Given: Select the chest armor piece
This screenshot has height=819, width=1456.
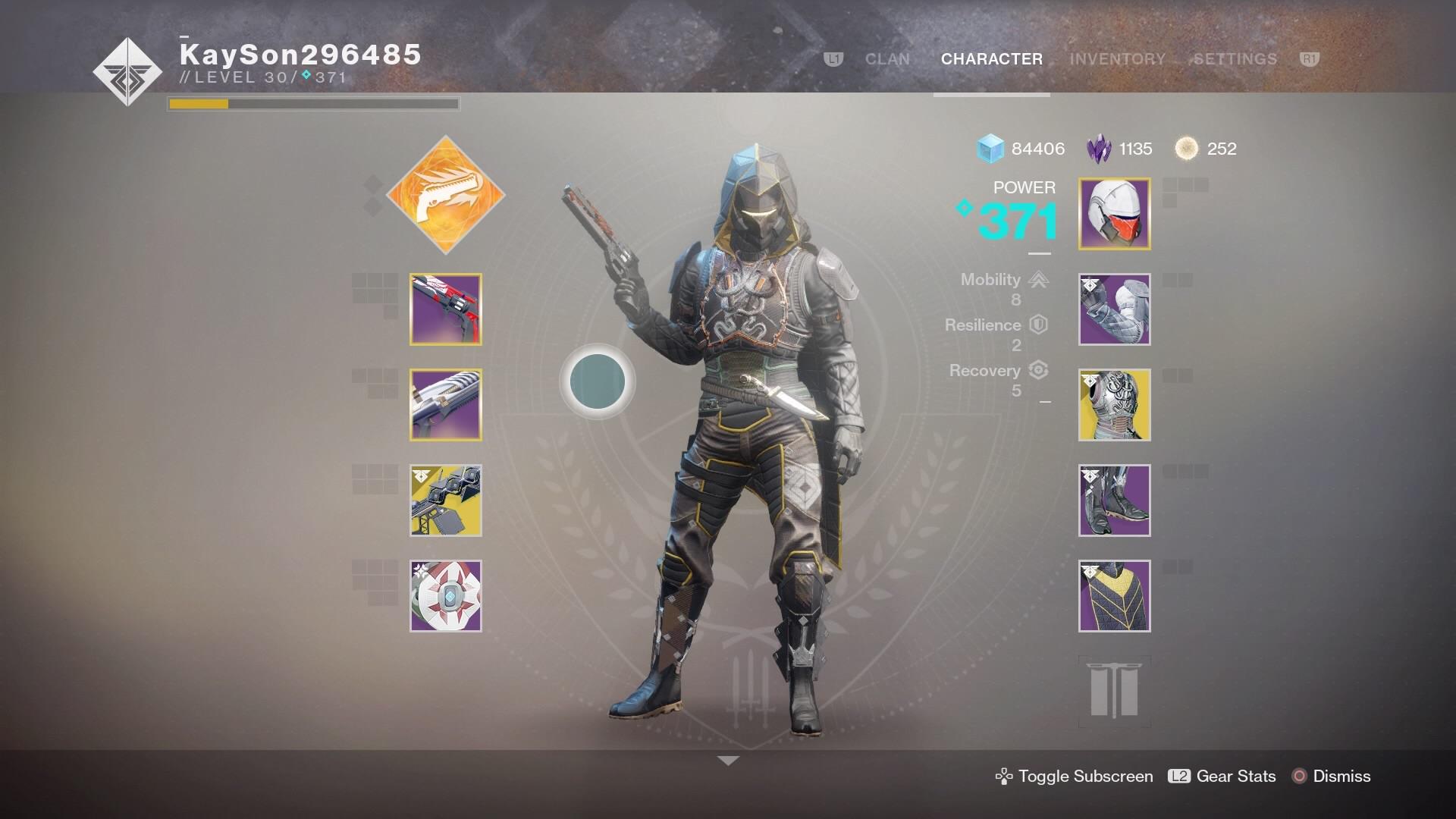Looking at the screenshot, I should 1114,406.
